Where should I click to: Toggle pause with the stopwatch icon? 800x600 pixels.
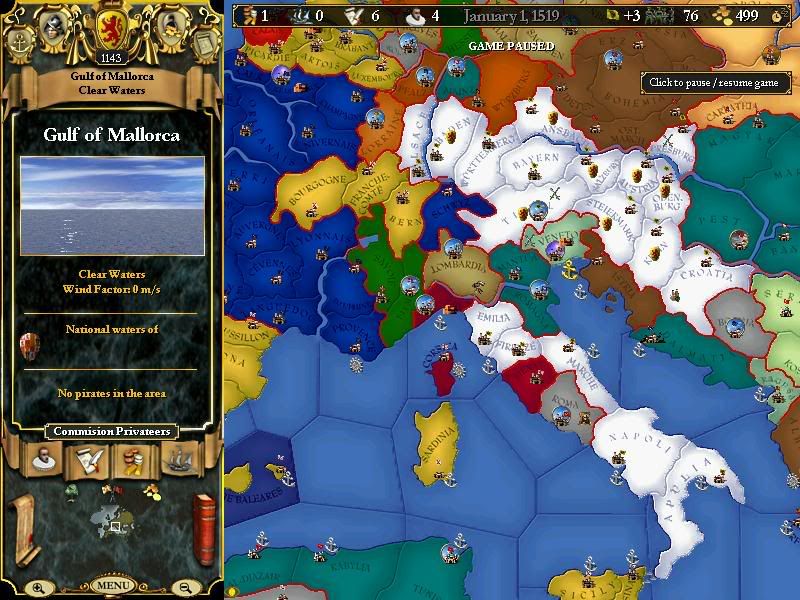tap(779, 15)
